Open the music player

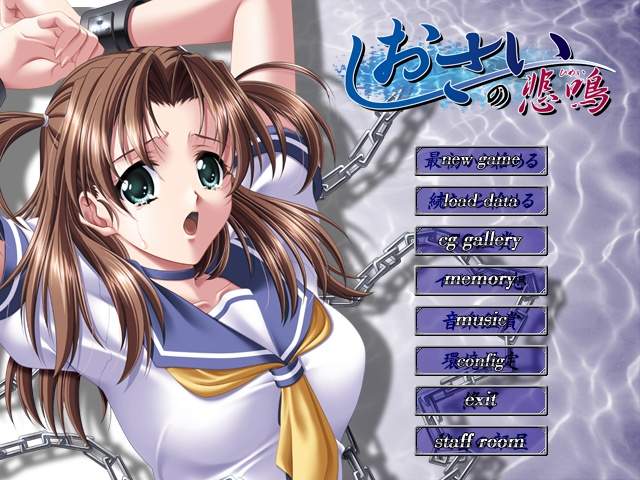[481, 320]
